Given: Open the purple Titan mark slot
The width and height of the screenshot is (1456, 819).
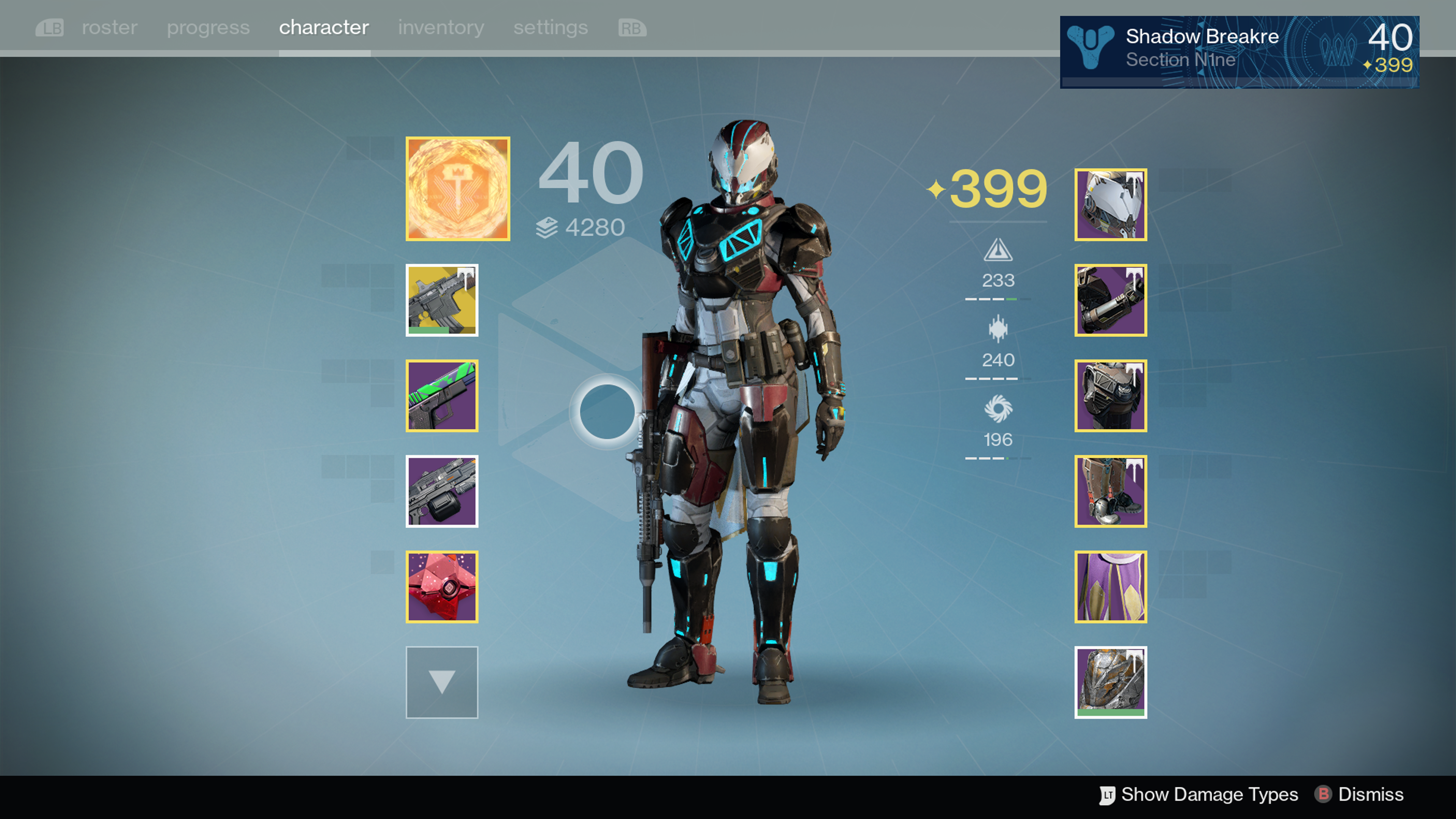Looking at the screenshot, I should [x=1111, y=587].
